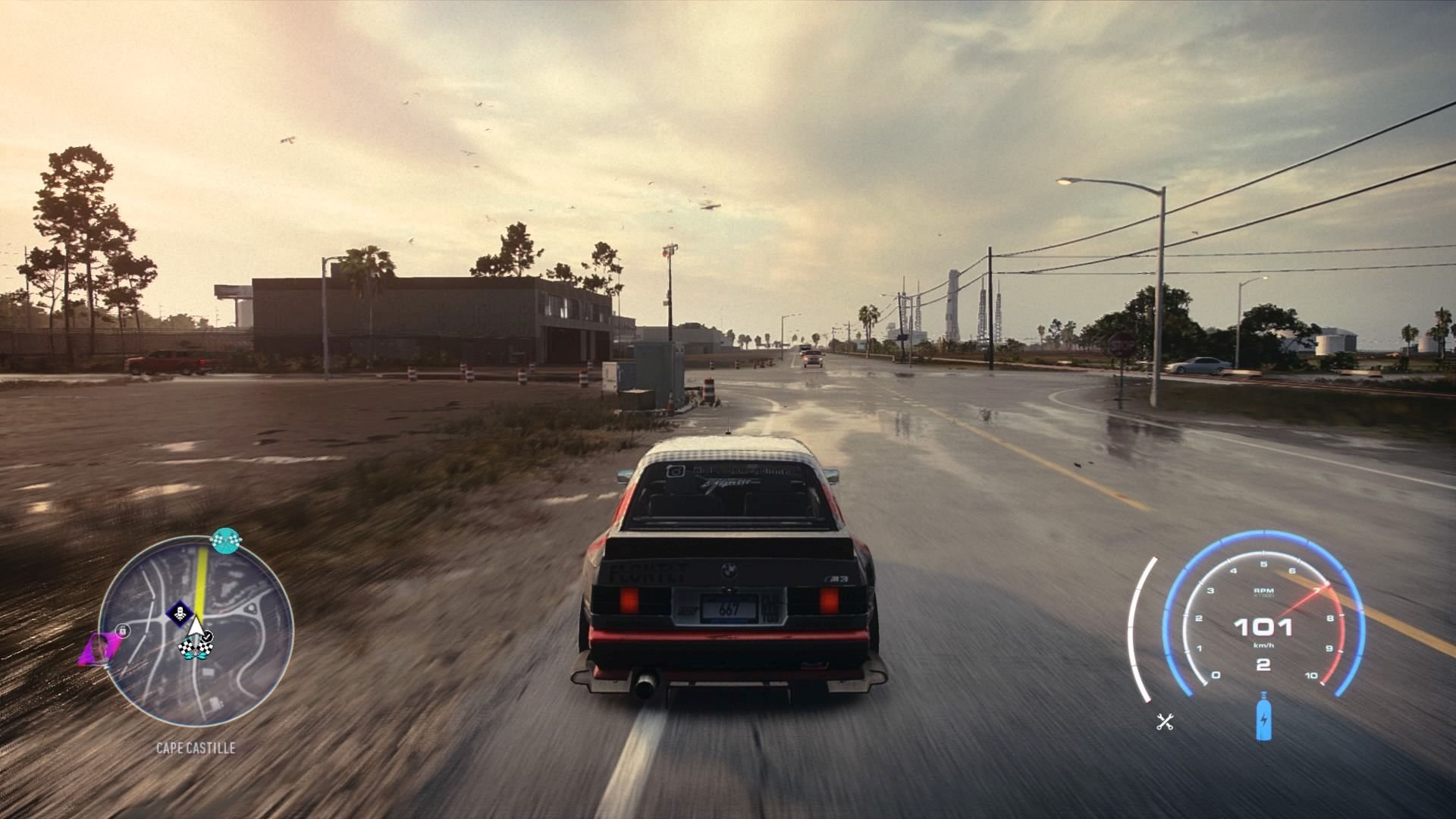This screenshot has height=819, width=1456.
Task: Adjust the RPM needle on the tachometer
Action: tap(1305, 599)
